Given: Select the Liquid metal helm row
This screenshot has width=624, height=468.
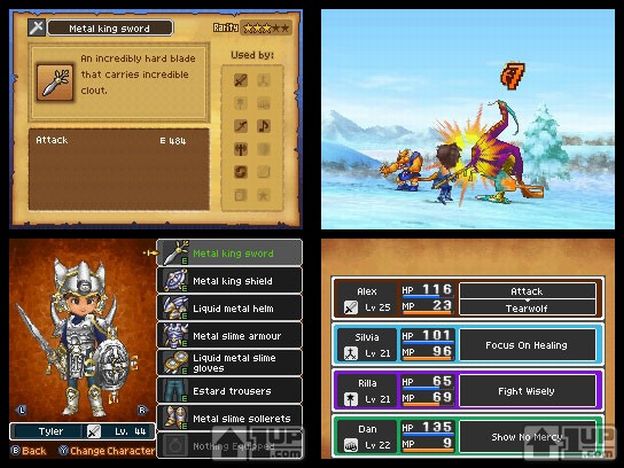Looking at the screenshot, I should (x=229, y=308).
